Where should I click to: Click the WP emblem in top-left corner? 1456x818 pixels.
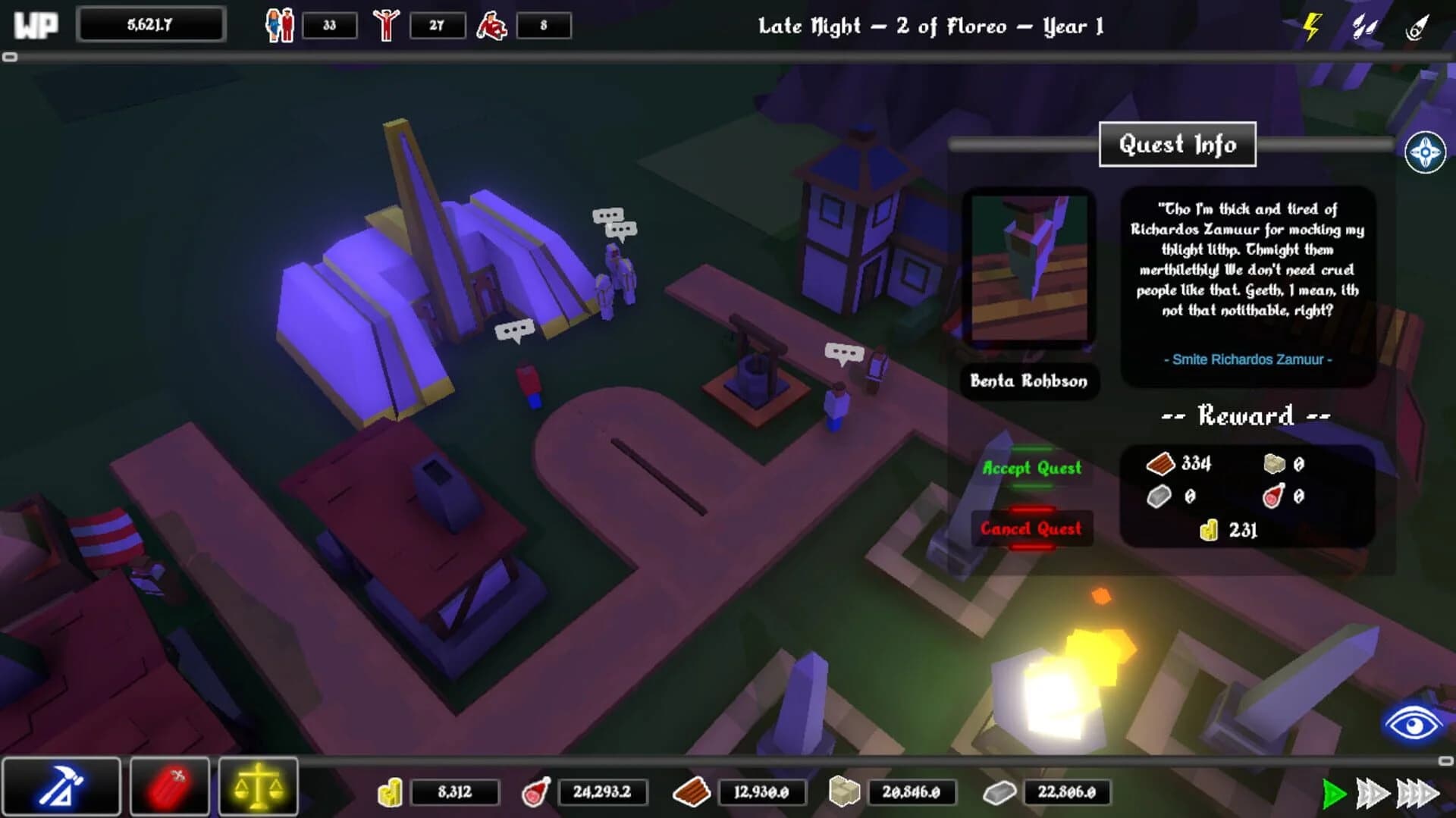(34, 24)
